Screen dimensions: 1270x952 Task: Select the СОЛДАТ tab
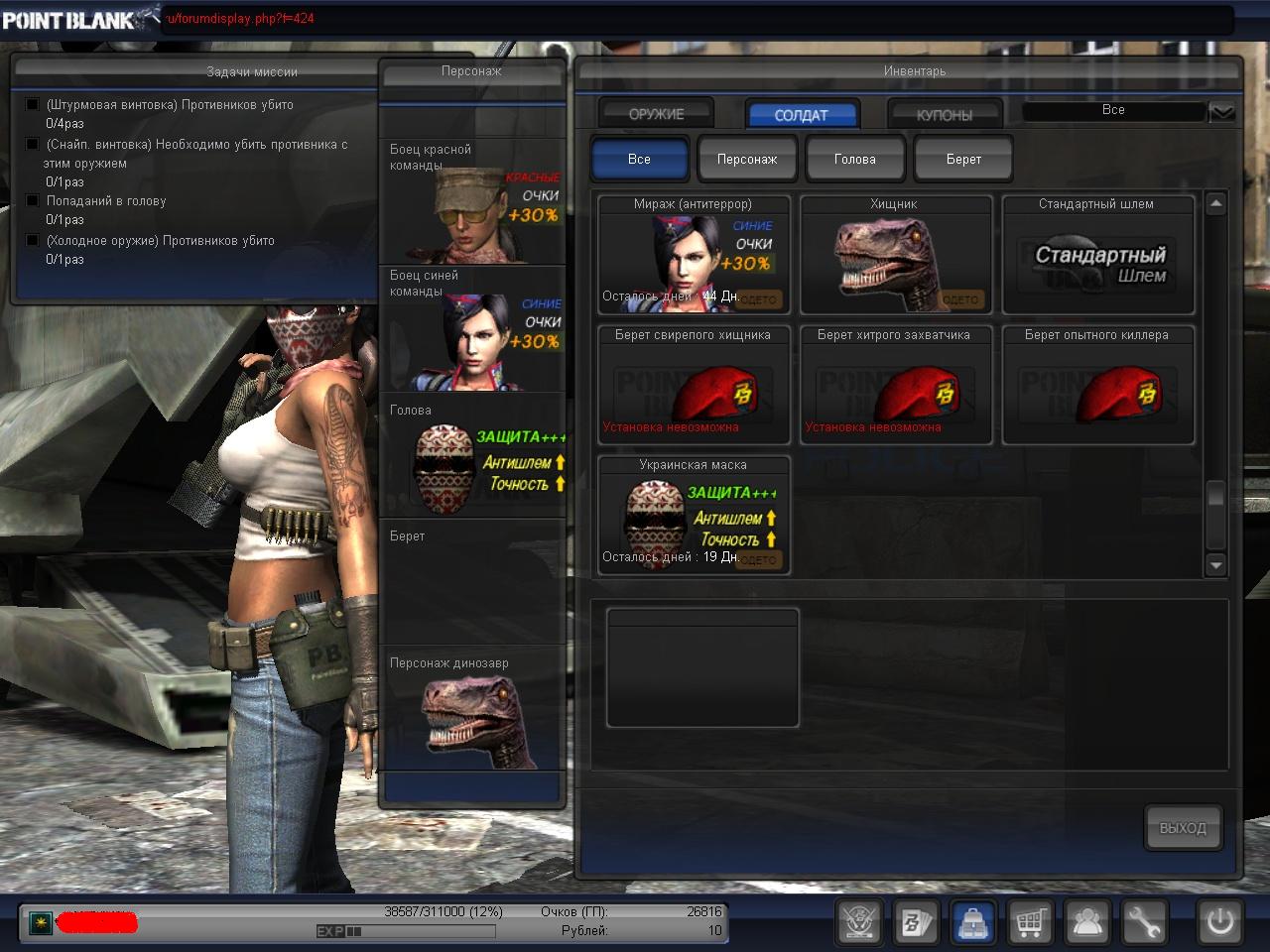coord(801,115)
